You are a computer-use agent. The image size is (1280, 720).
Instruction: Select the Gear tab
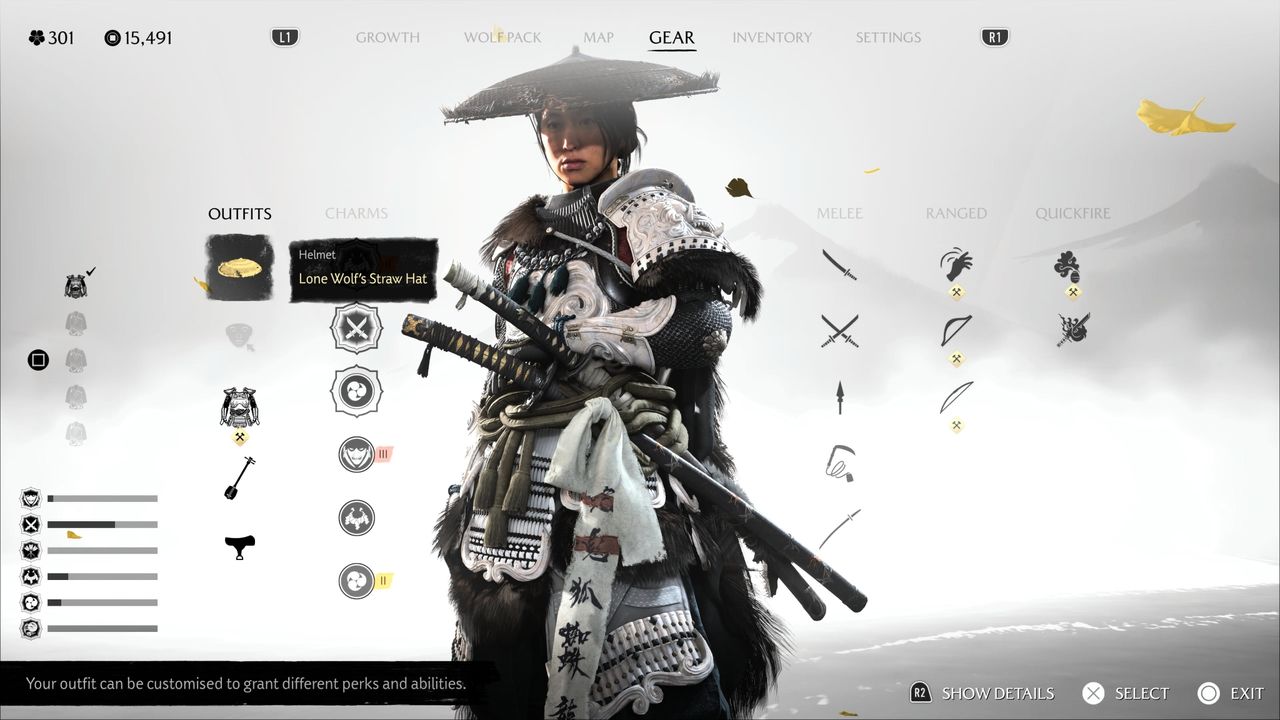click(671, 38)
